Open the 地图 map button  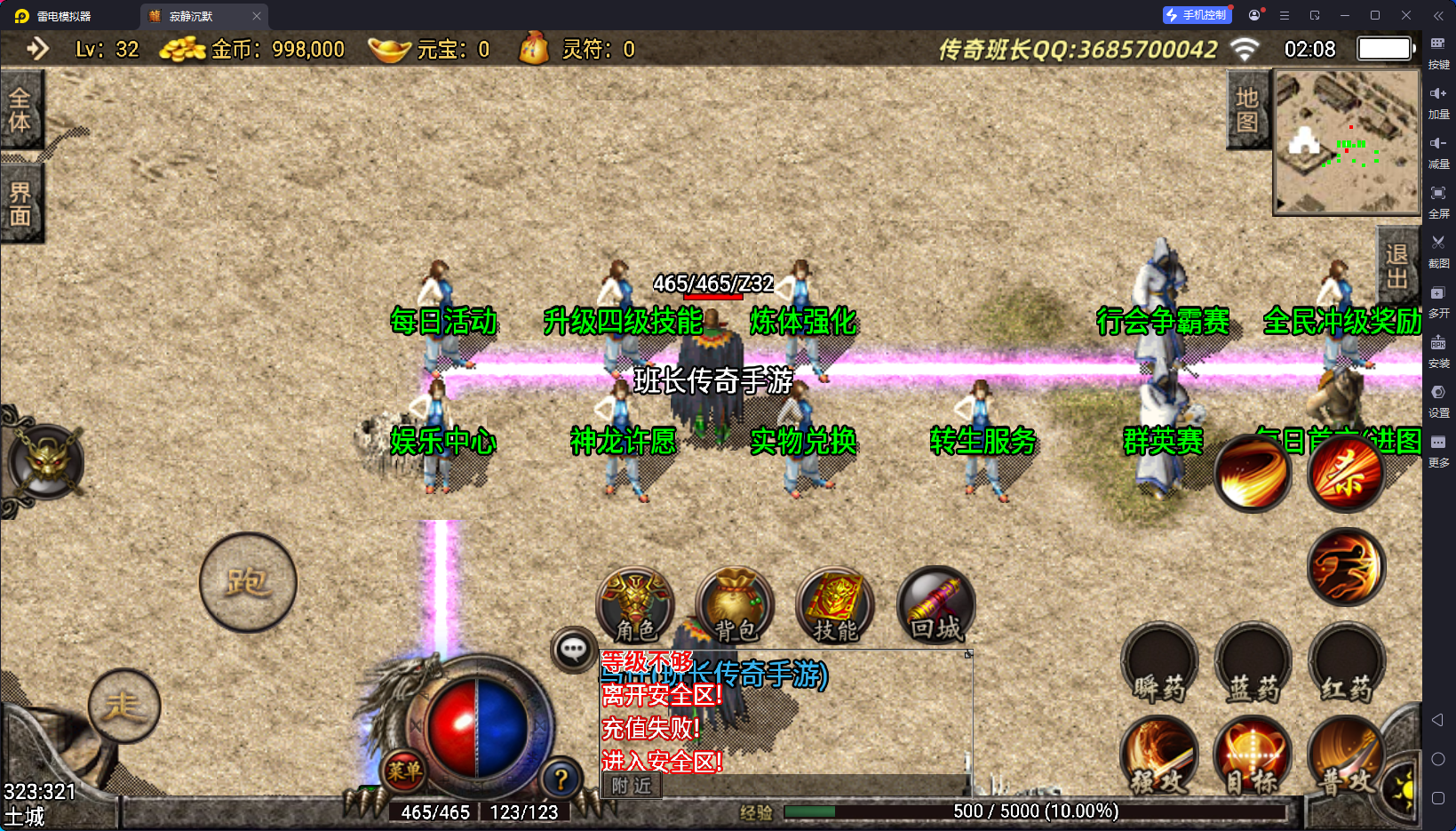[1247, 109]
